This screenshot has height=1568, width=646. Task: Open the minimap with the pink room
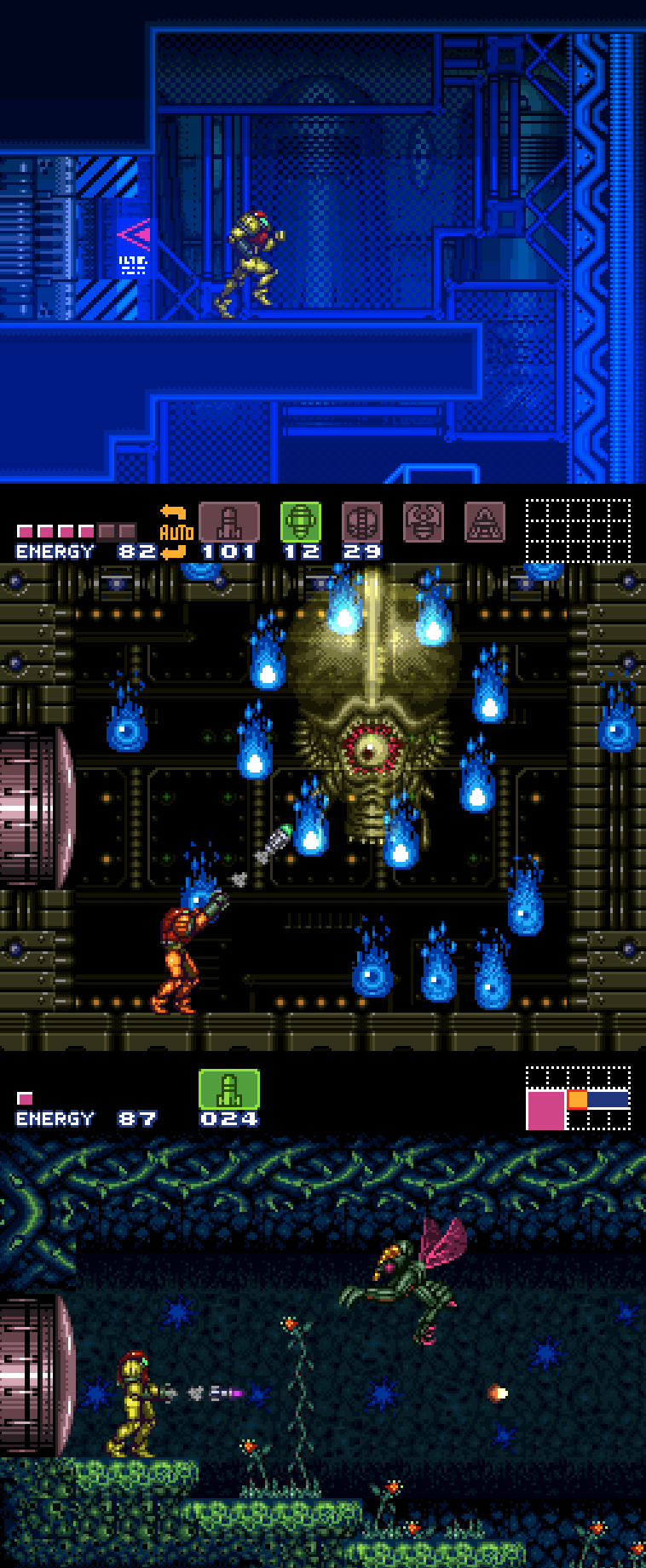tap(578, 1098)
